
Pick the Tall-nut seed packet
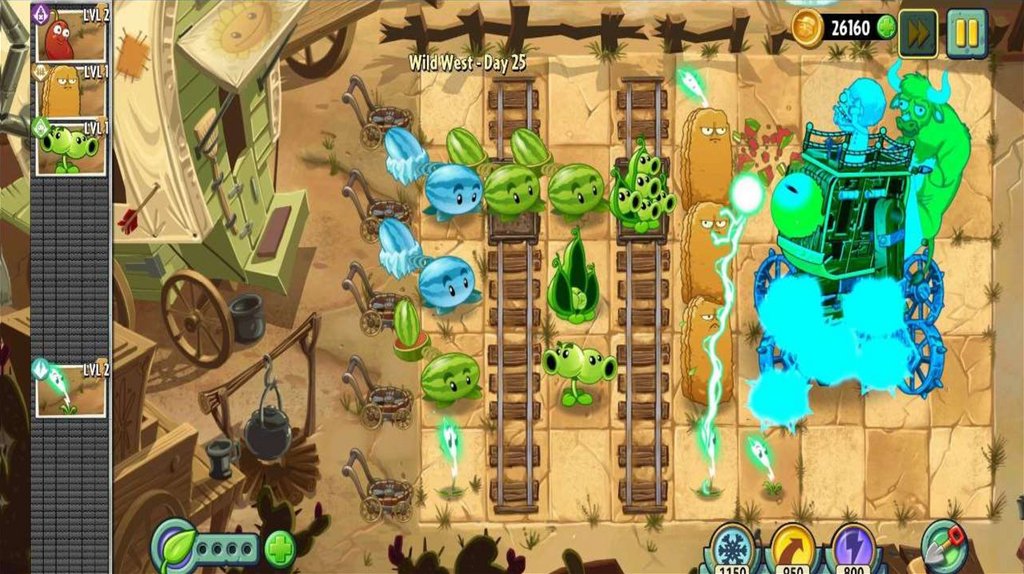coord(72,92)
